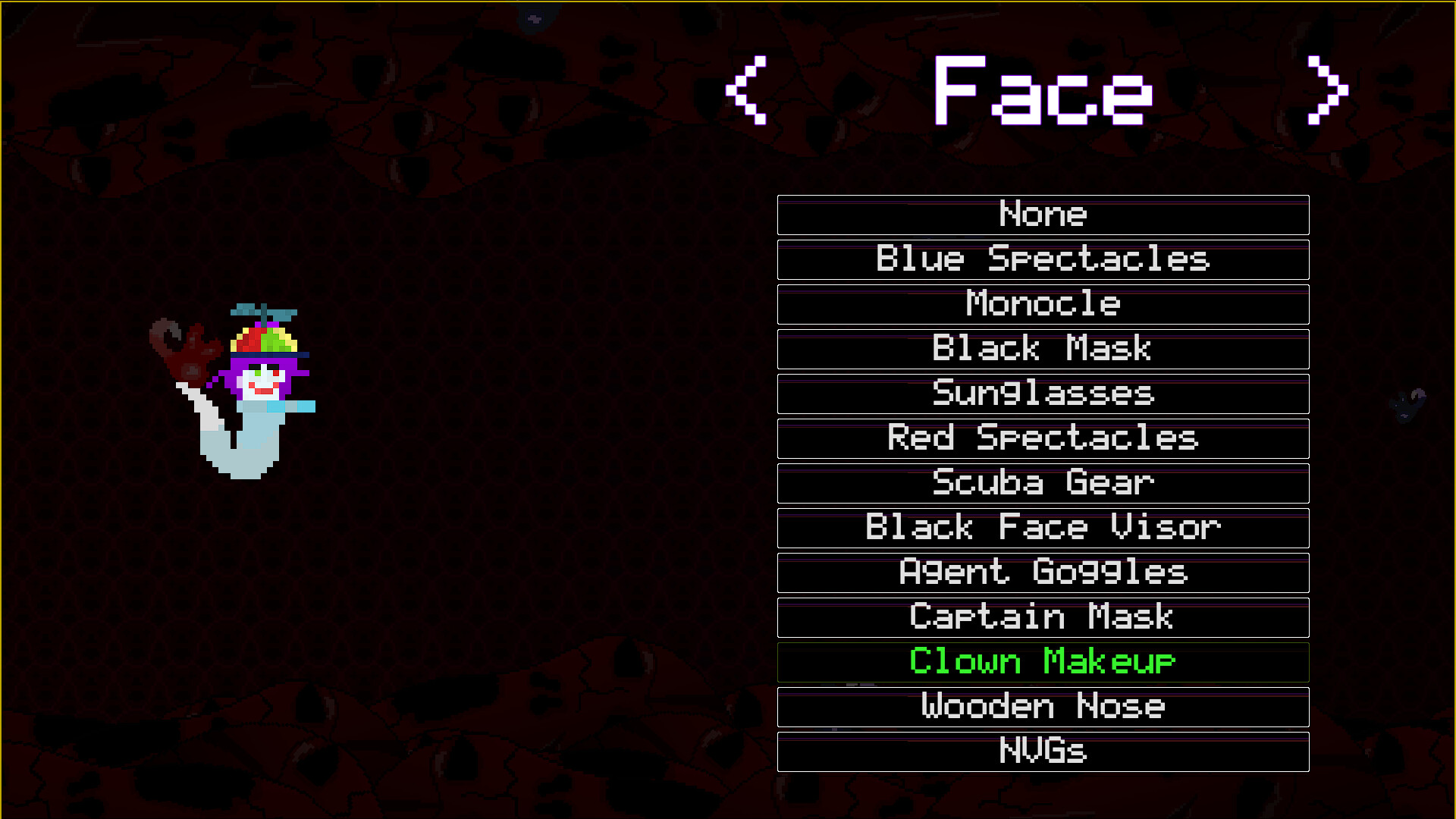Select the None face option
Image resolution: width=1456 pixels, height=819 pixels.
(x=1042, y=215)
